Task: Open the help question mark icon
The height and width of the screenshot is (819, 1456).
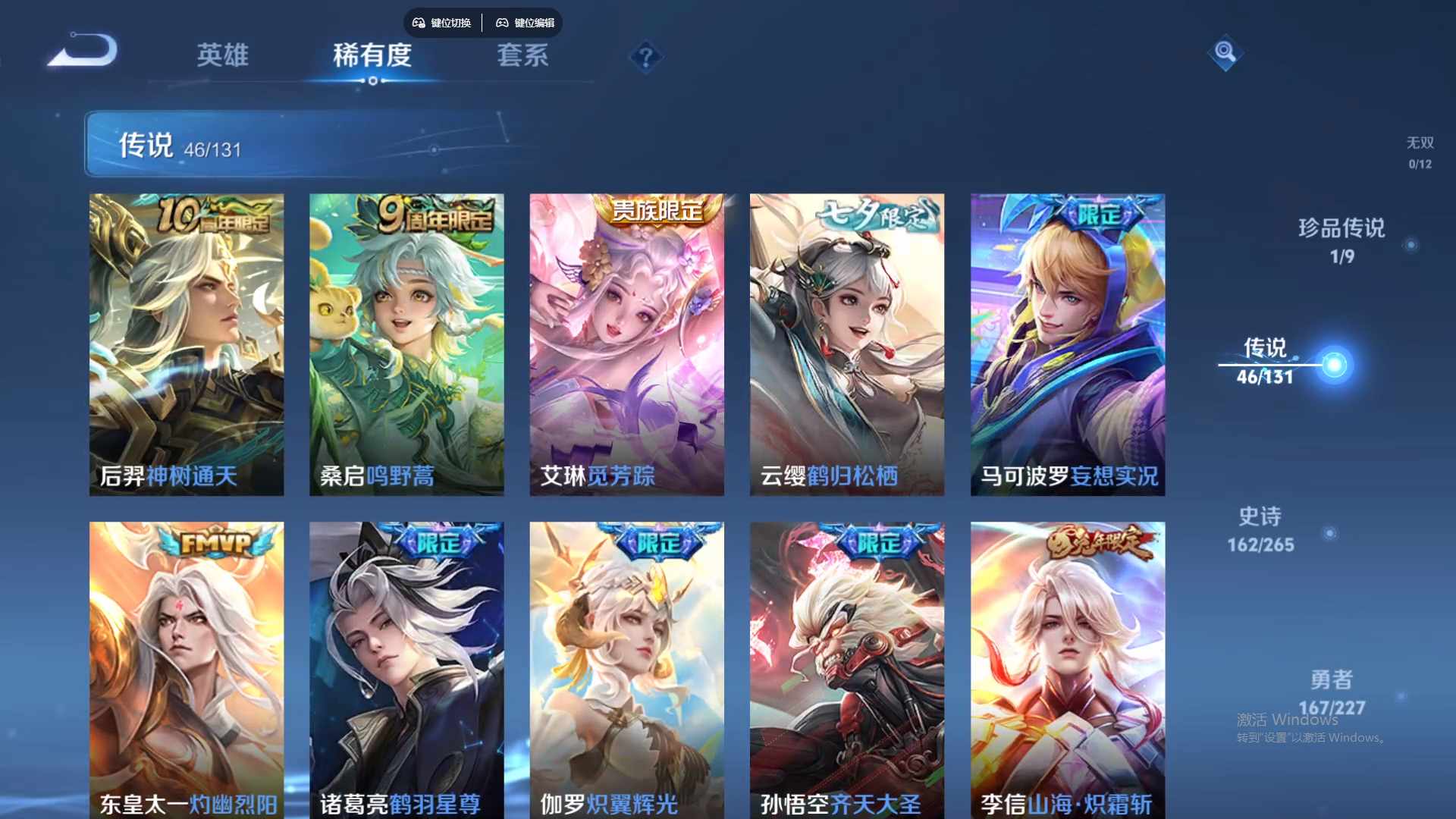Action: tap(645, 57)
